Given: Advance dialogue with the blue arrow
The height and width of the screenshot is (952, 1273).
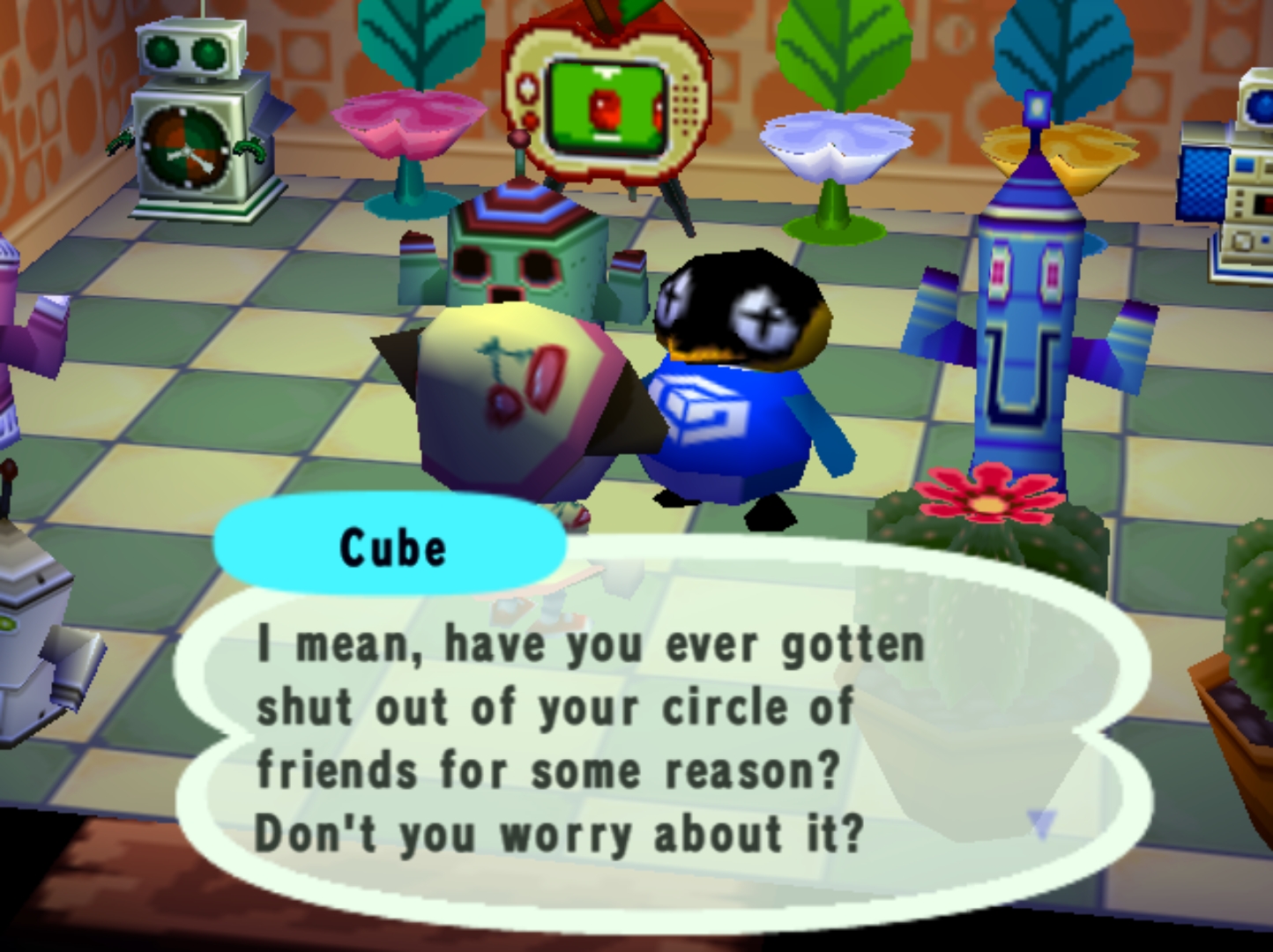Looking at the screenshot, I should pos(1041,824).
